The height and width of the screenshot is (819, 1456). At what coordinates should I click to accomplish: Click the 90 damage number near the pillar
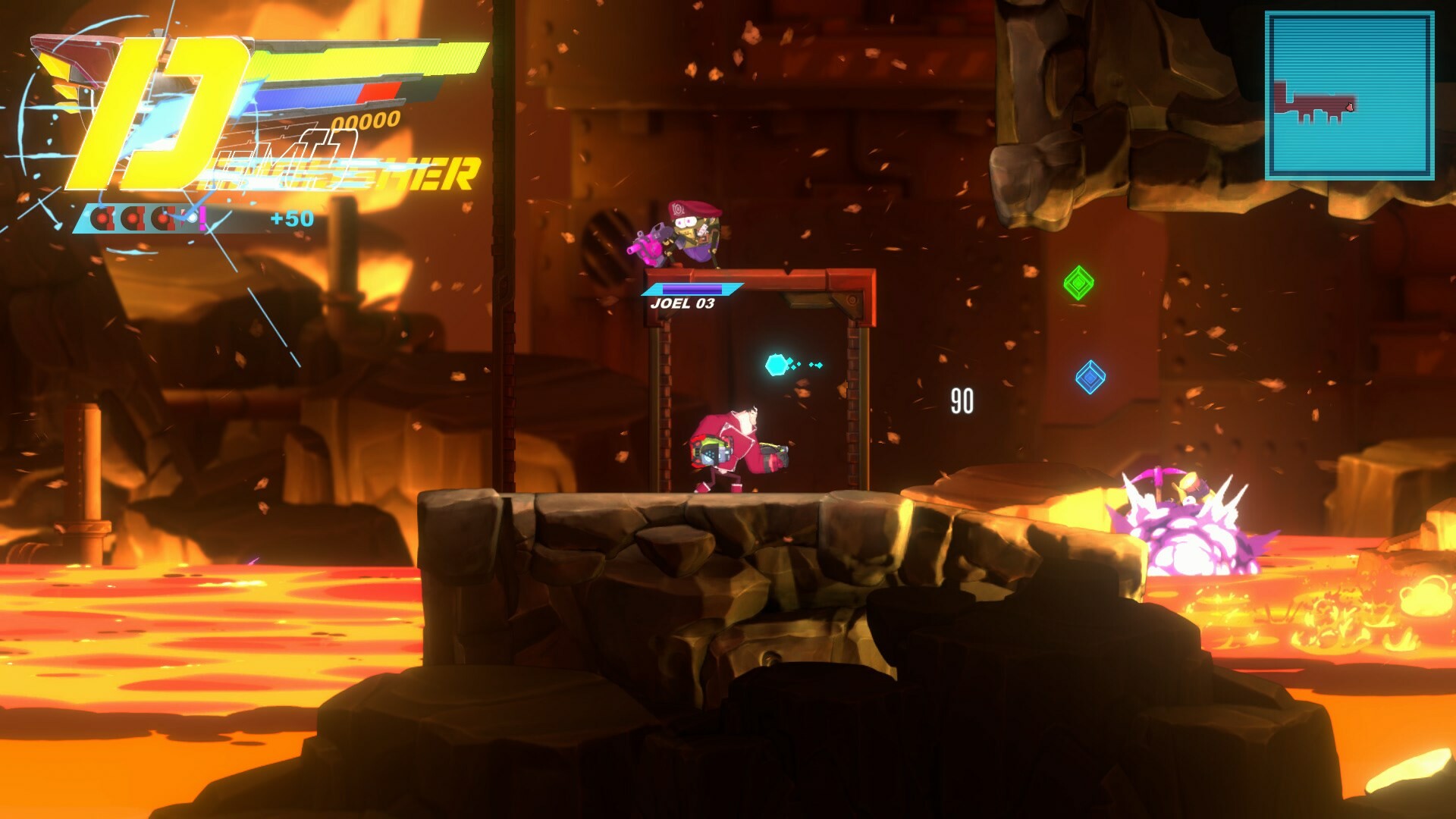click(961, 401)
